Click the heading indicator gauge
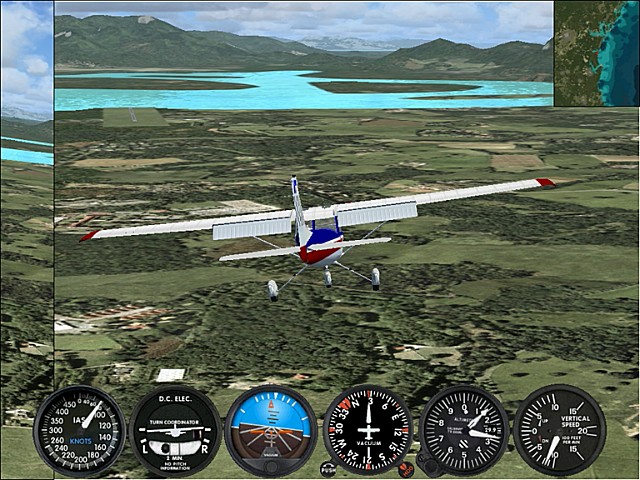Screen dimensions: 640x480 pos(367,430)
